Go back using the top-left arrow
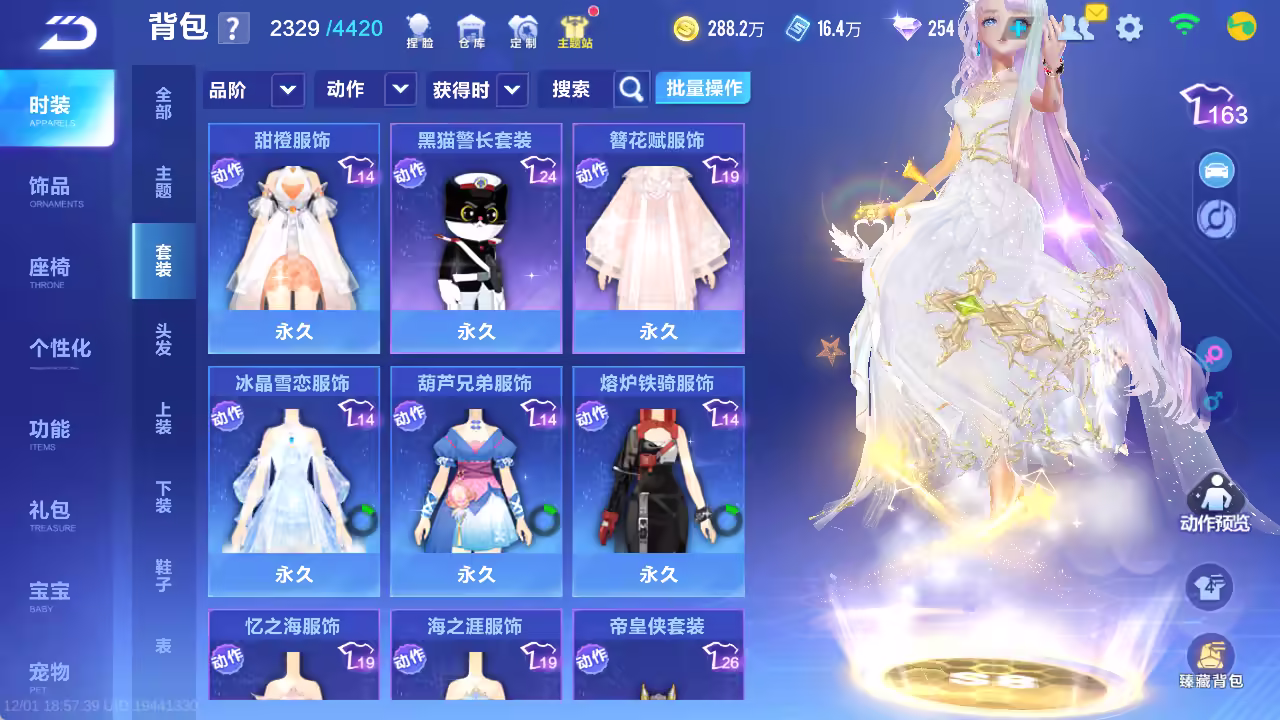1280x720 pixels. [x=68, y=31]
